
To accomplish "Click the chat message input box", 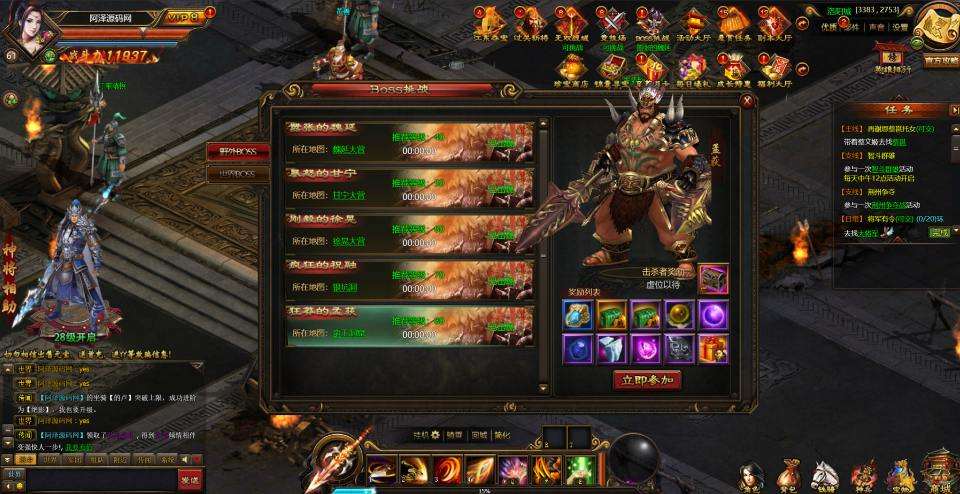I will point(100,479).
